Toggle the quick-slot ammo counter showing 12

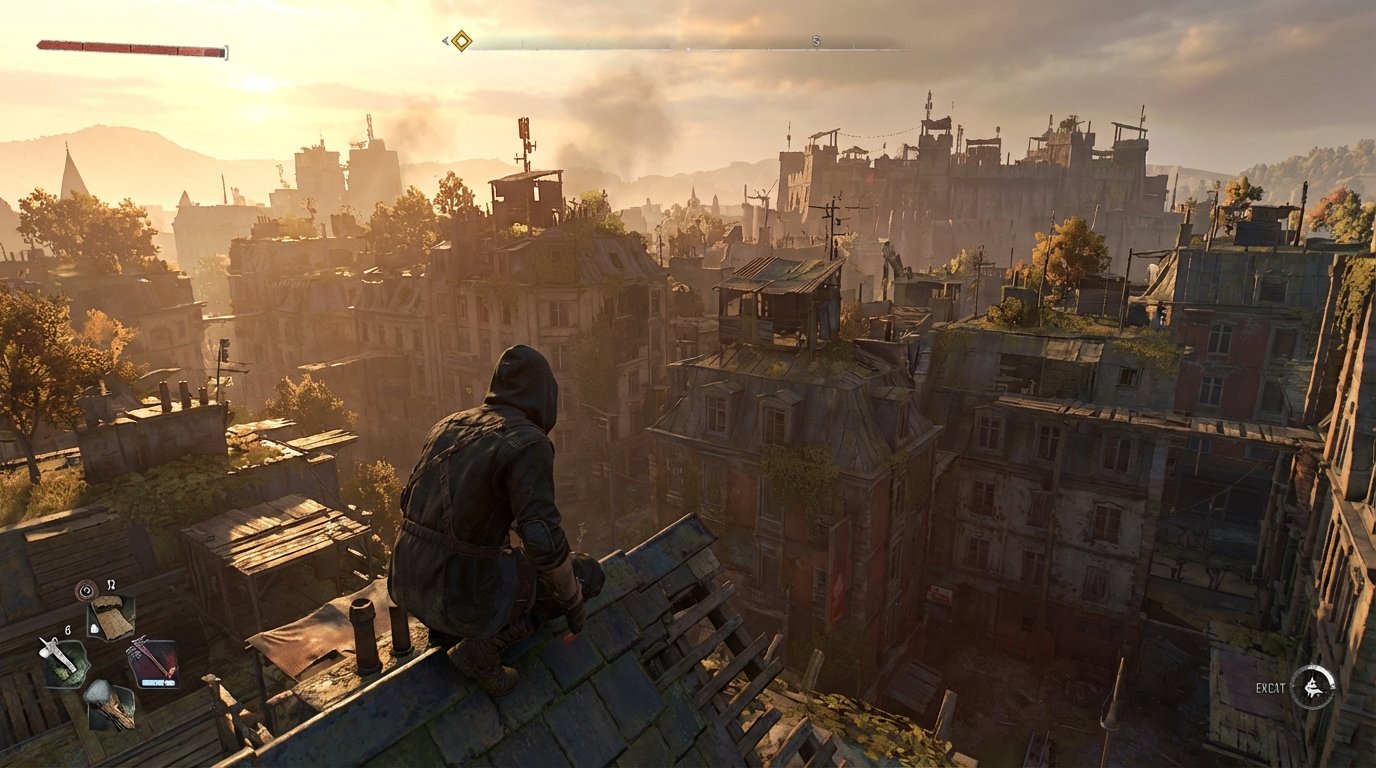pyautogui.click(x=111, y=586)
